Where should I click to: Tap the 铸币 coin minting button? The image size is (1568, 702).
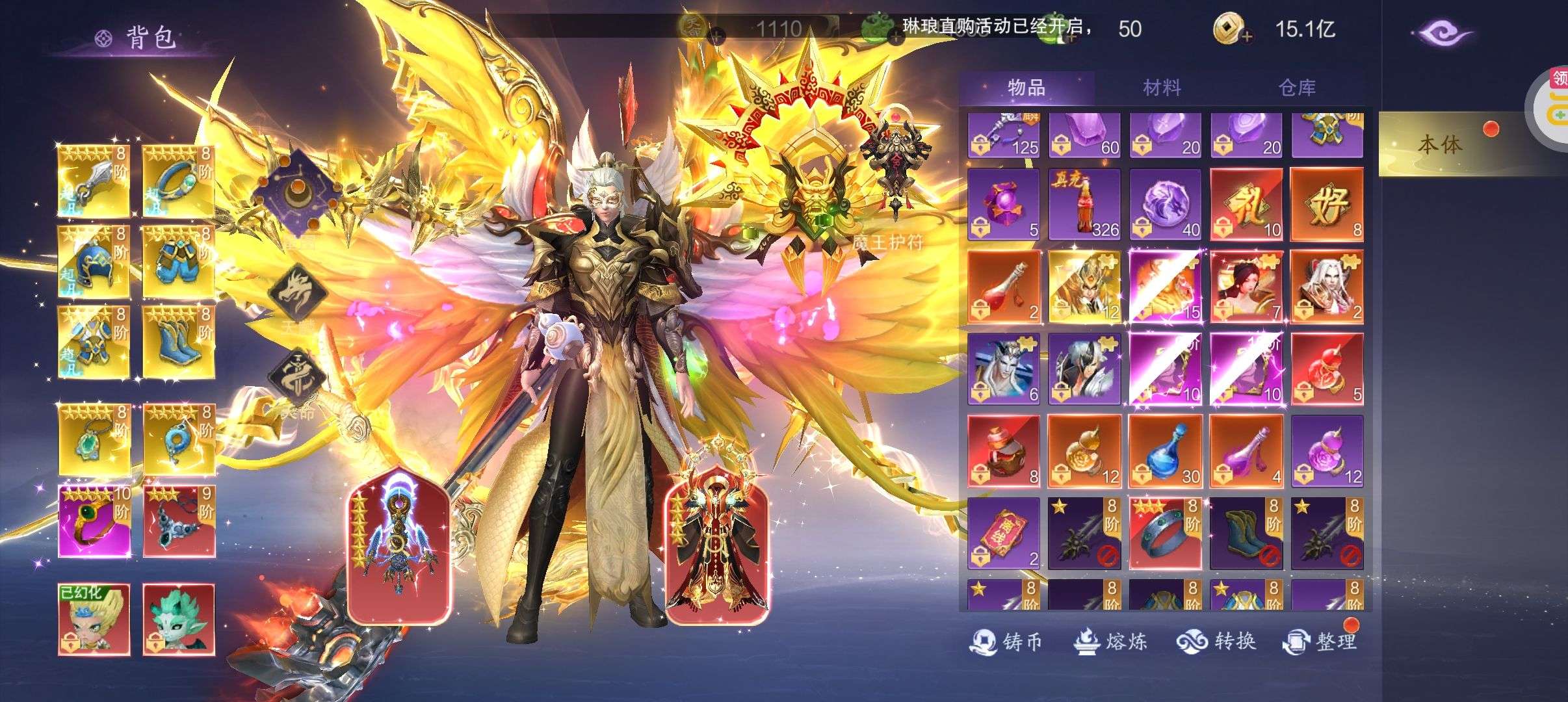[x=1006, y=642]
